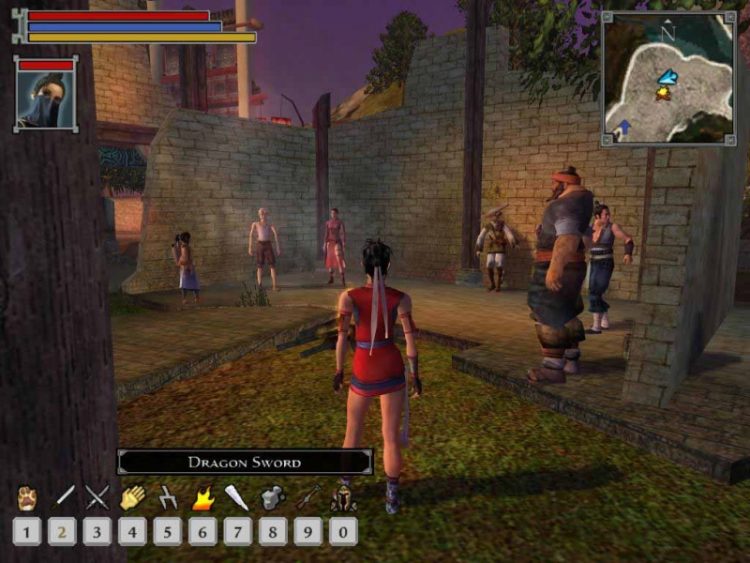
Task: Activate the helmeted warrior transformation icon
Action: tap(343, 497)
